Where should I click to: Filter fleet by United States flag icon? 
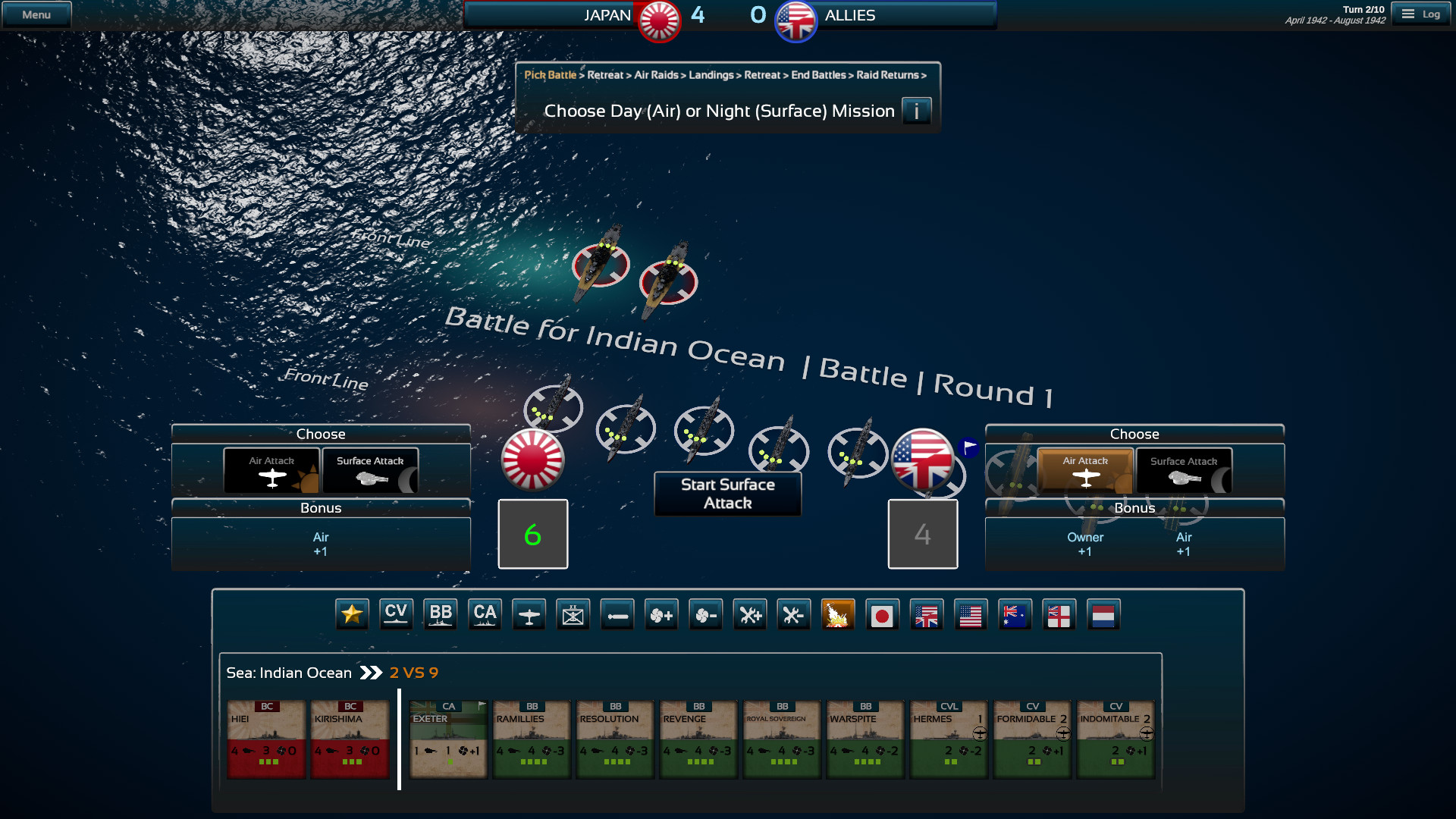pos(971,614)
